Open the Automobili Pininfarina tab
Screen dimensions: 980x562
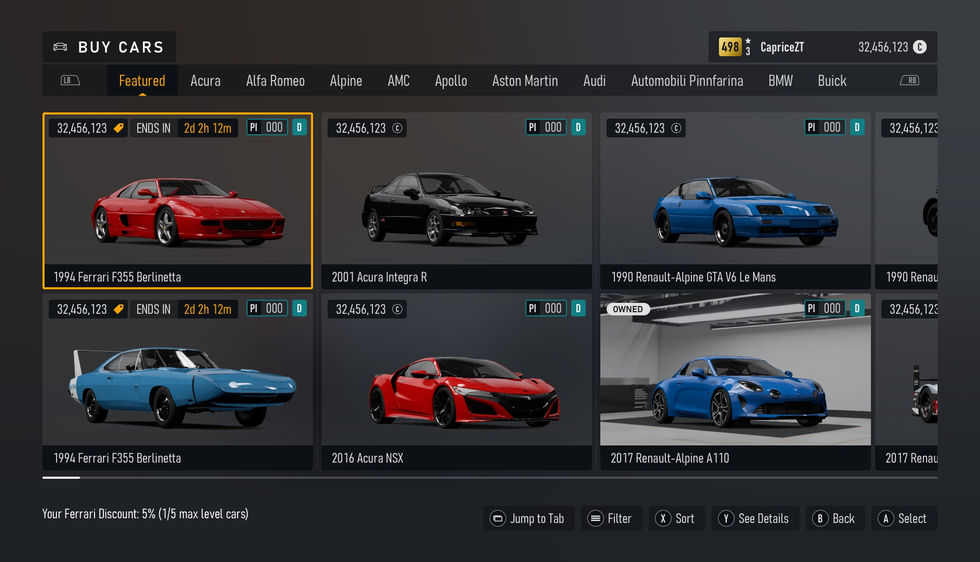(687, 81)
